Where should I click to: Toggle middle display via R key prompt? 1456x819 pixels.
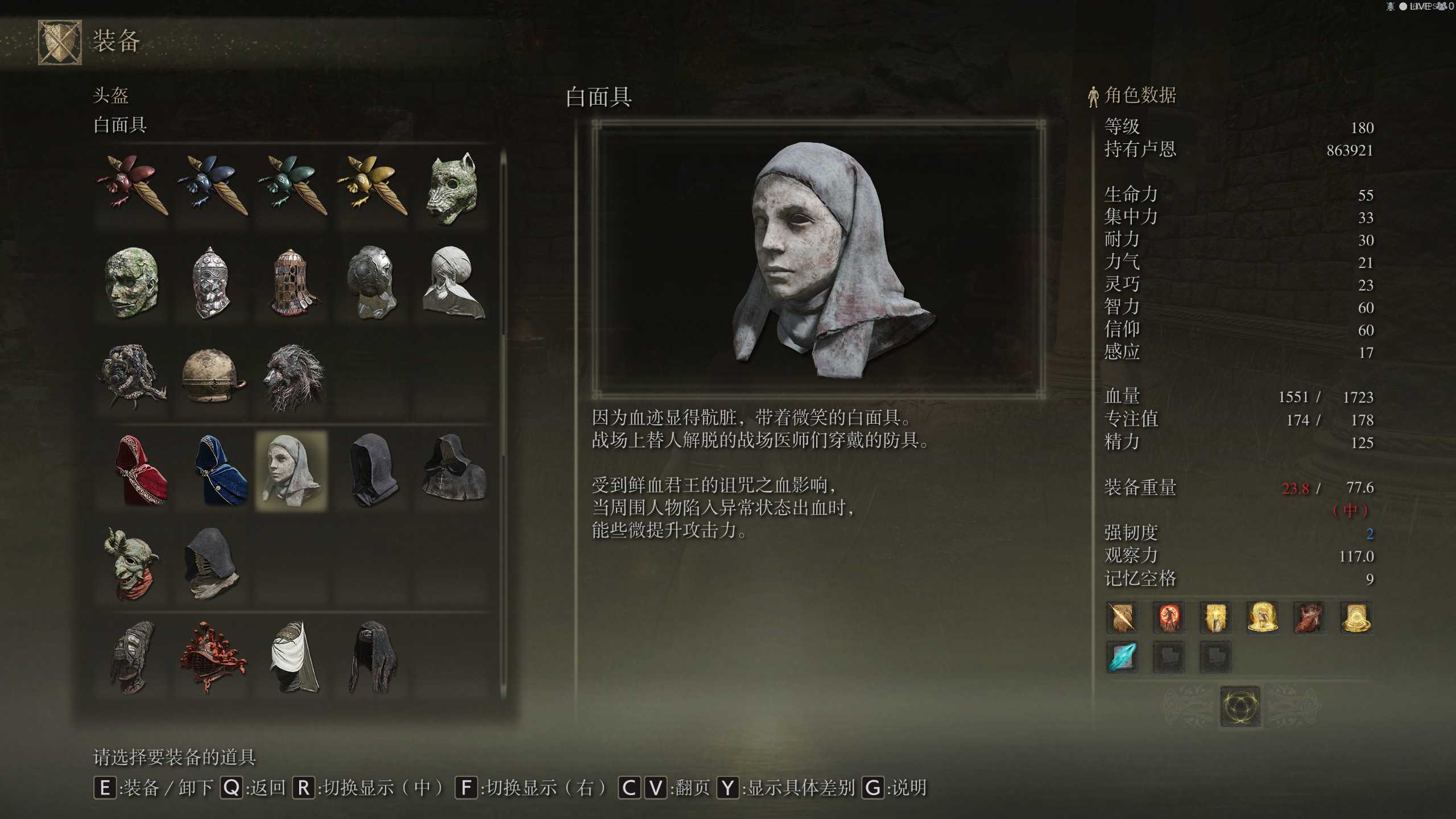305,788
